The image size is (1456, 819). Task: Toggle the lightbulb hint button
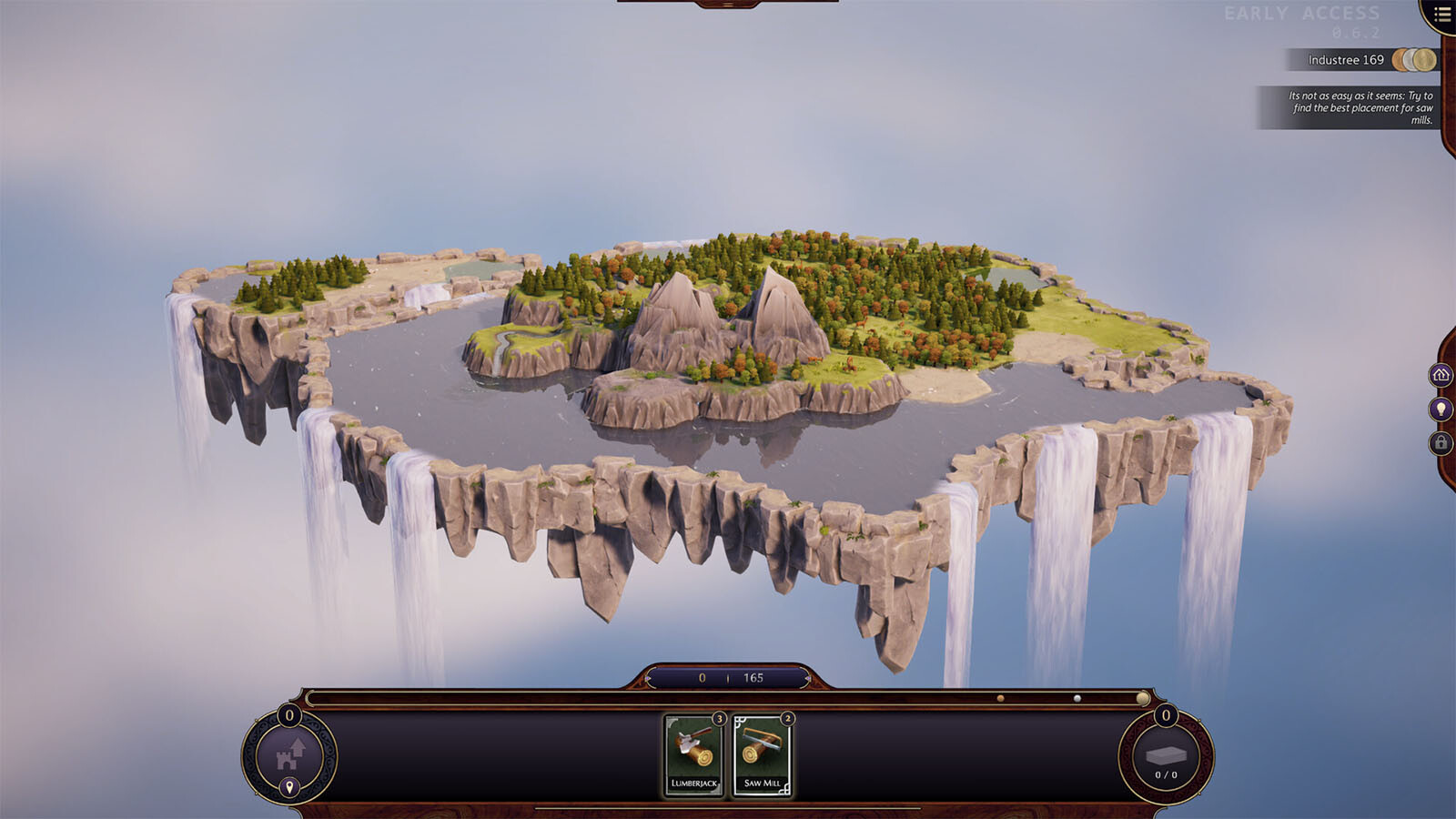point(1441,409)
